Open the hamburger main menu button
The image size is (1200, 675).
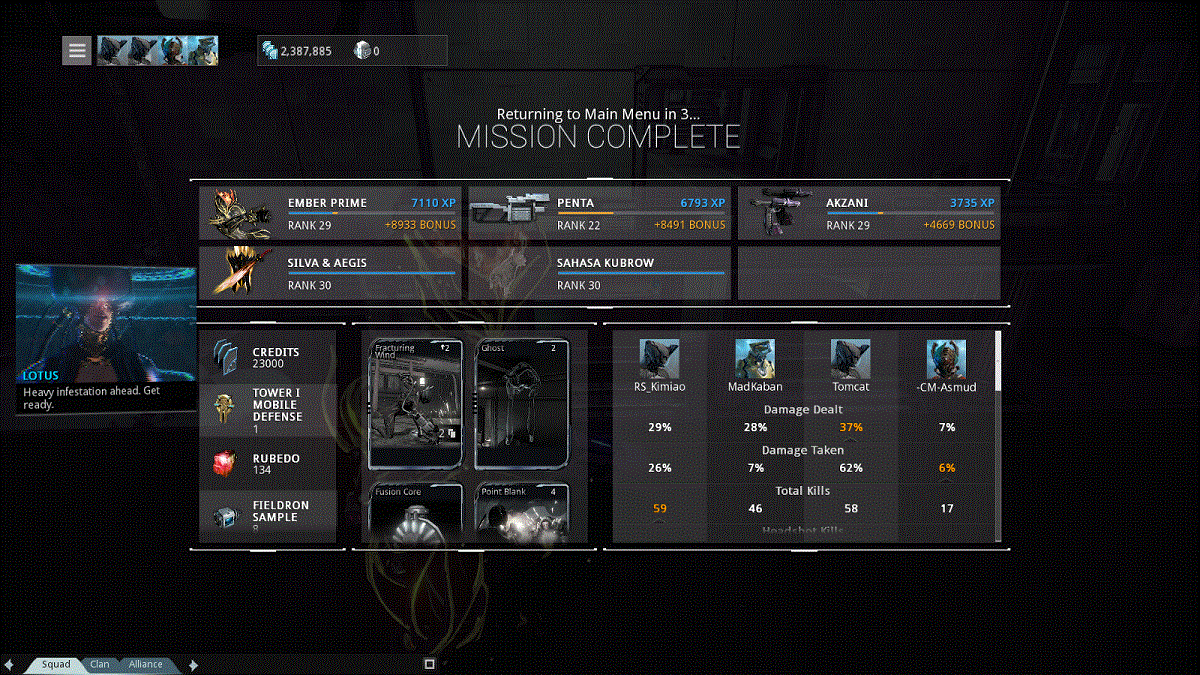click(77, 50)
